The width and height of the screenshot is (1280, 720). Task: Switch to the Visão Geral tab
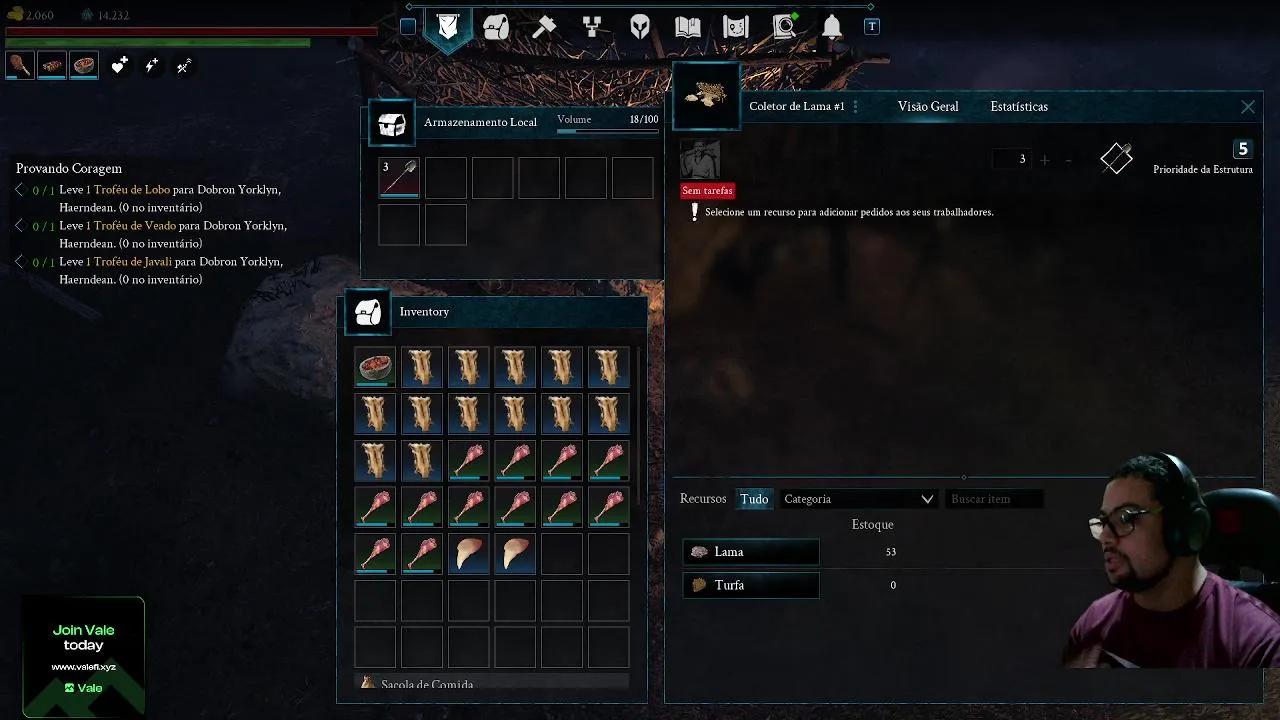coord(927,106)
